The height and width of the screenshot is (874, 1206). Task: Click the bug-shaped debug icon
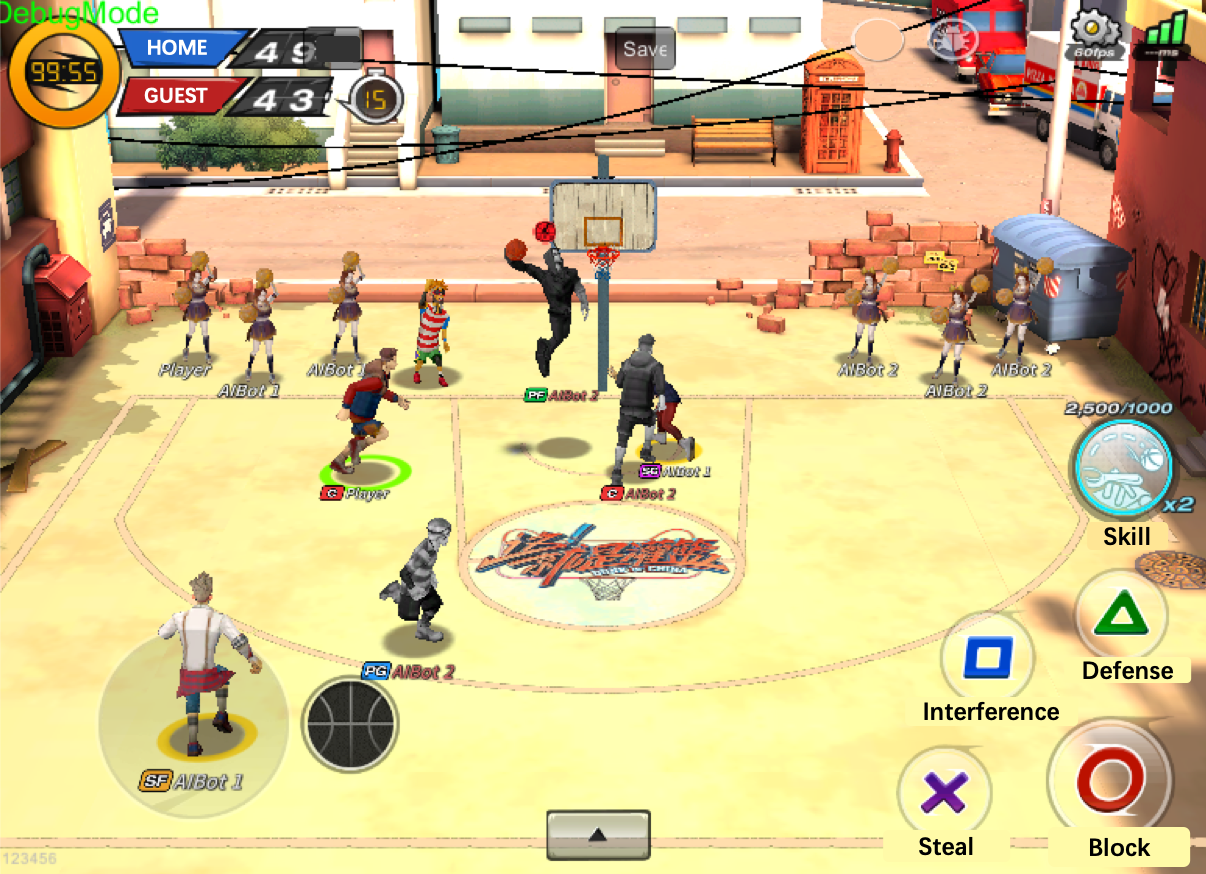coord(954,40)
